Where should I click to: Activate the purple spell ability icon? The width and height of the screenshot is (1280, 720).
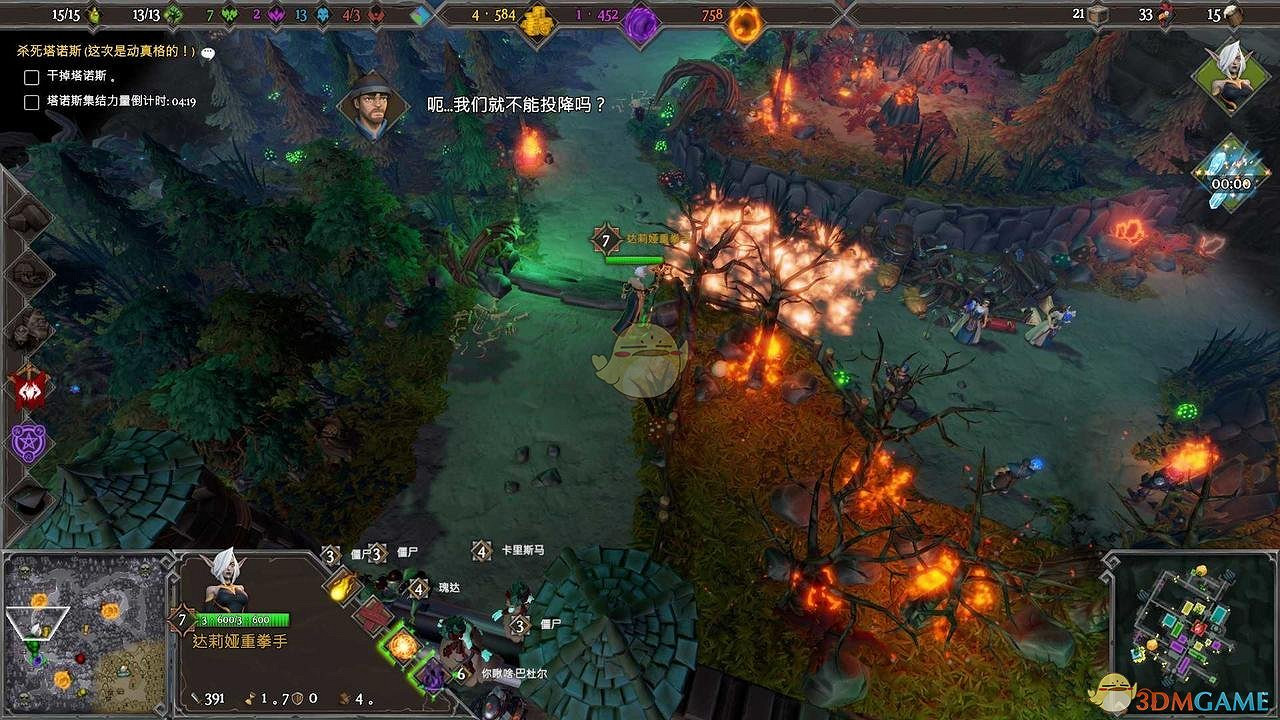[433, 676]
